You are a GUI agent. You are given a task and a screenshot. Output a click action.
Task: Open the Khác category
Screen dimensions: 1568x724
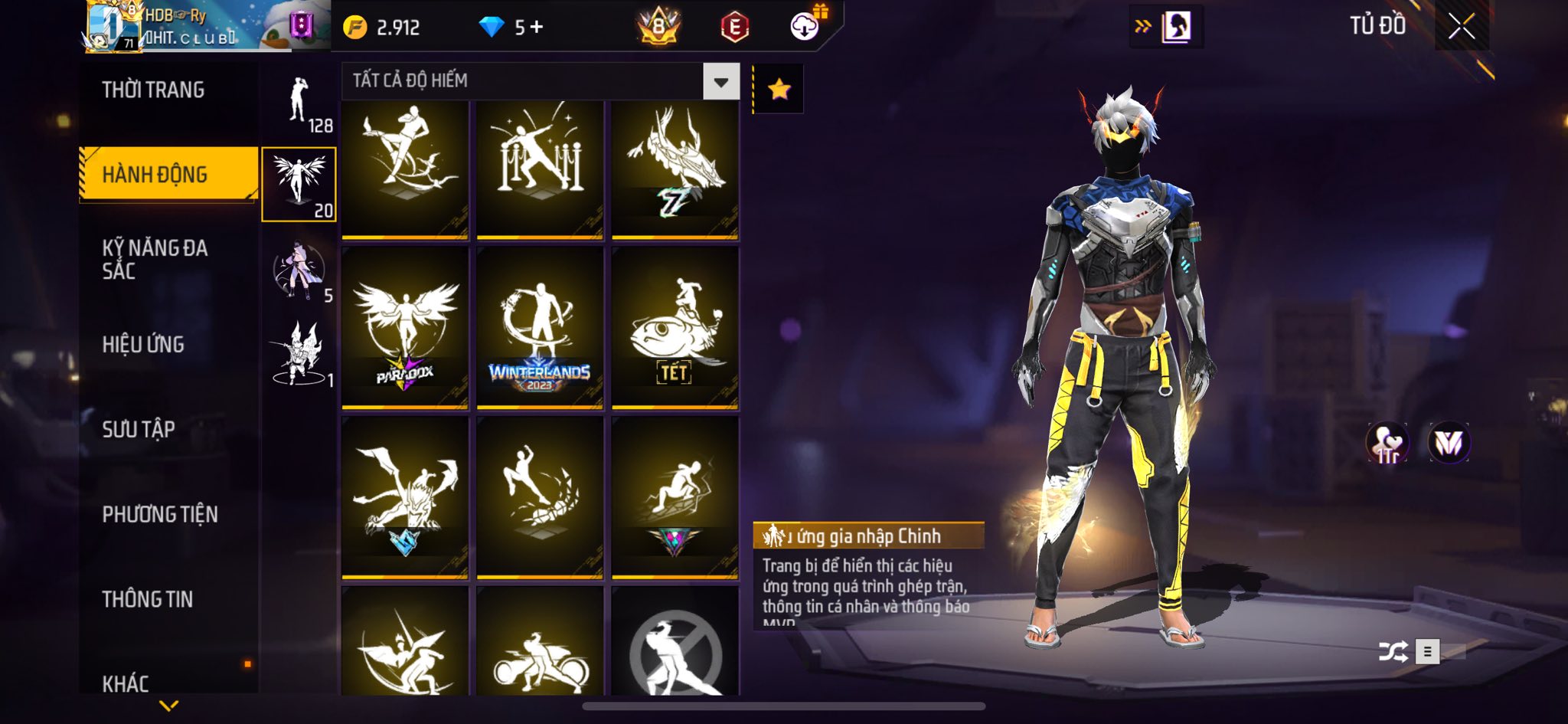pyautogui.click(x=126, y=683)
